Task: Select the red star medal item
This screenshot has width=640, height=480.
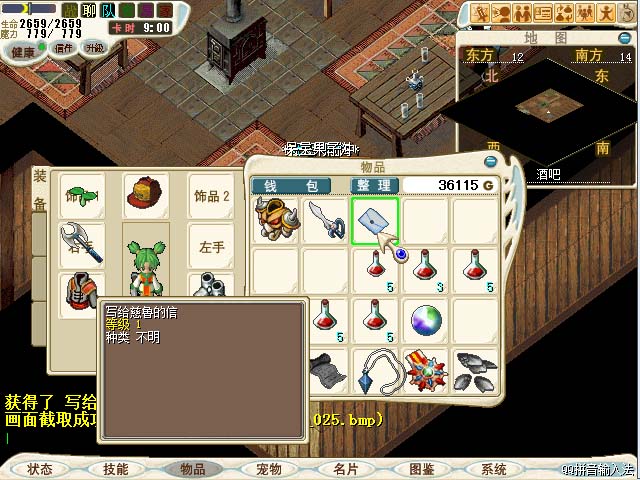Action: 425,370
